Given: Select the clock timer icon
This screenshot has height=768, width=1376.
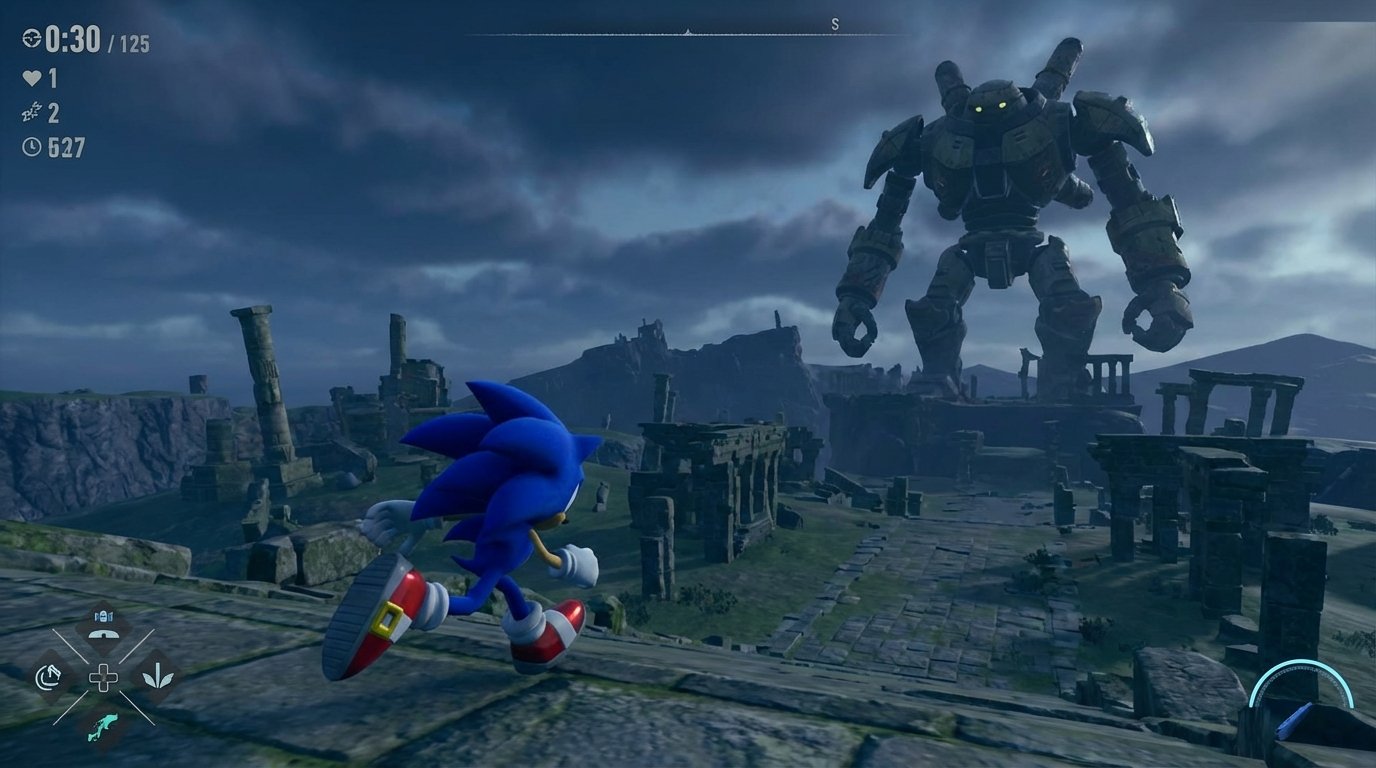Looking at the screenshot, I should 32,146.
